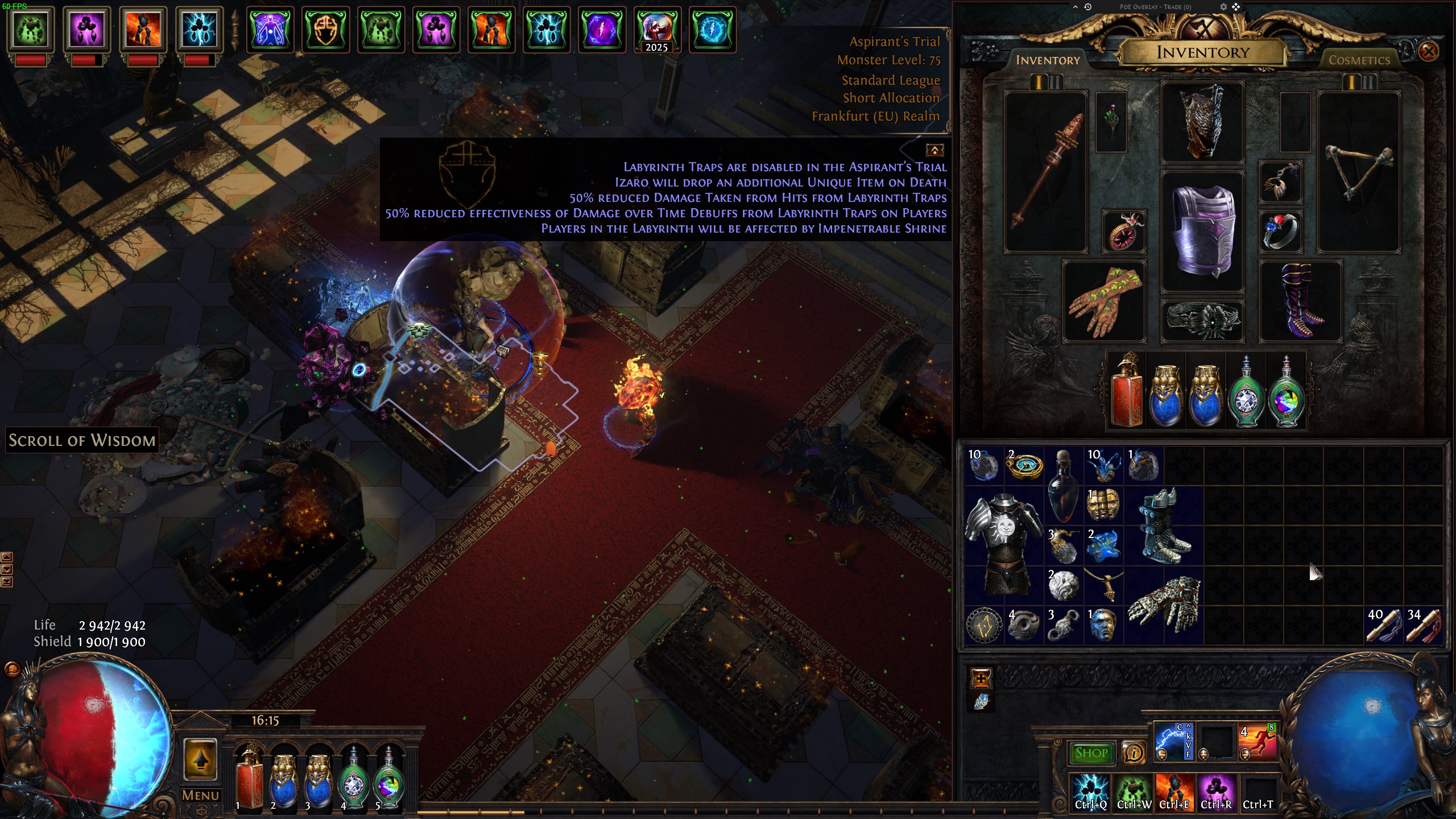The height and width of the screenshot is (819, 1456).
Task: Close the inventory panel
Action: click(1428, 52)
